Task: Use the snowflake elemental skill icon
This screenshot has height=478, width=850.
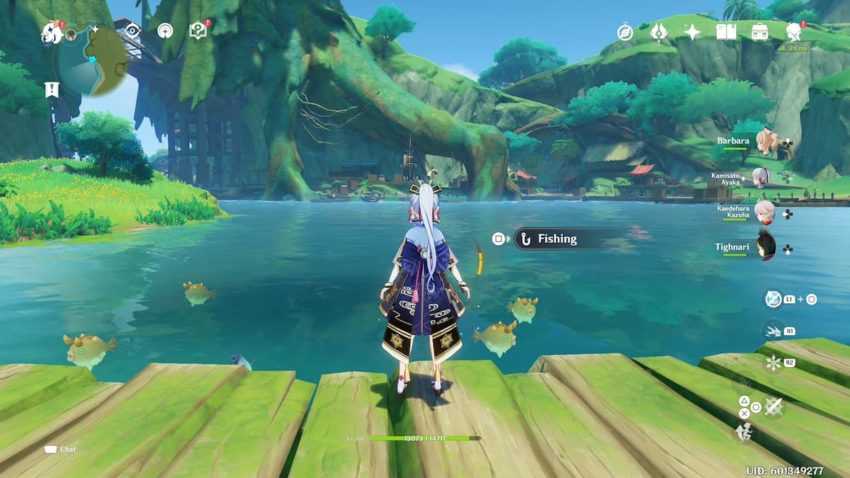Action: click(x=773, y=362)
